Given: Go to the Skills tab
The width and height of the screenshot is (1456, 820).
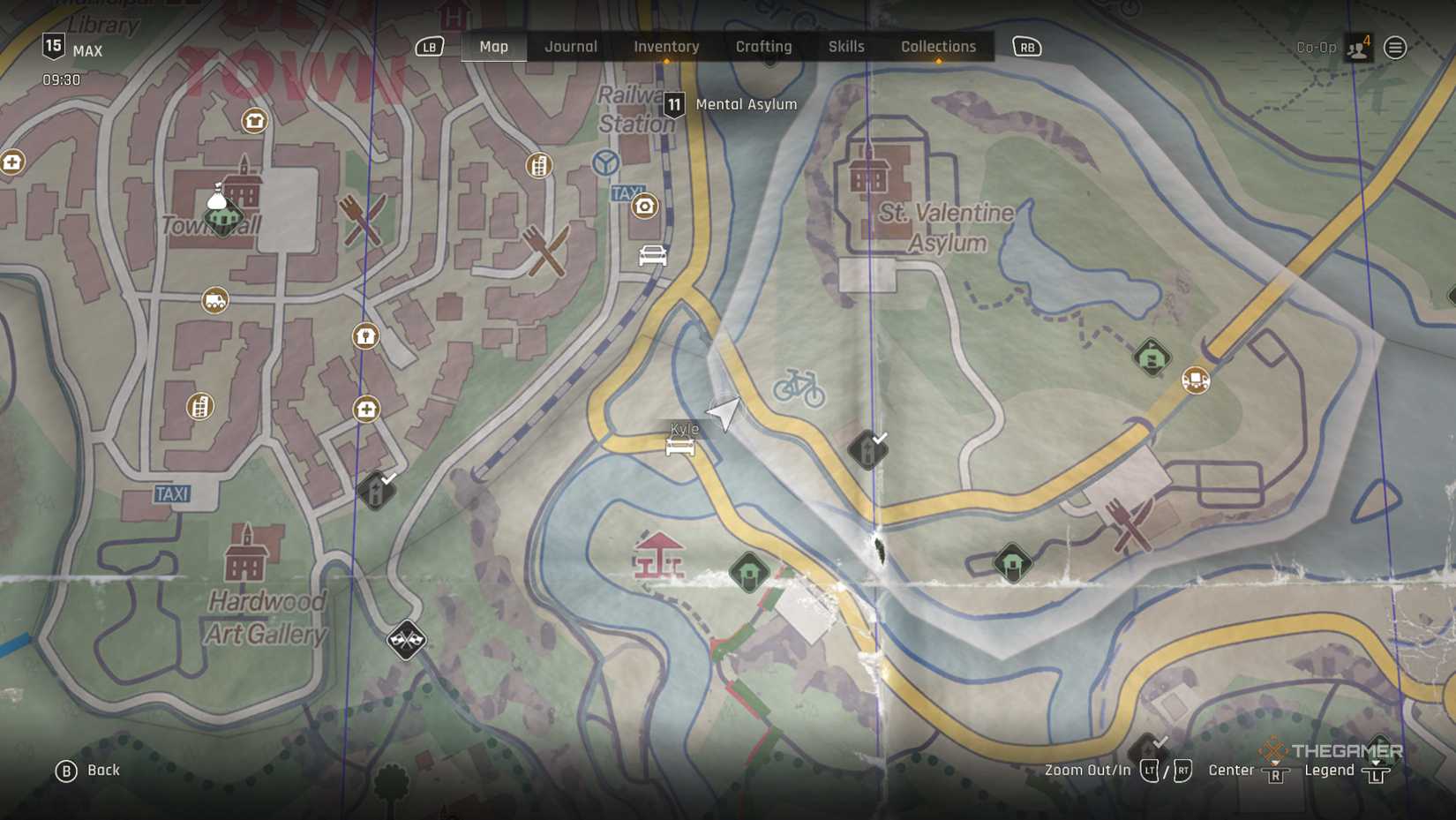Looking at the screenshot, I should click(x=846, y=47).
